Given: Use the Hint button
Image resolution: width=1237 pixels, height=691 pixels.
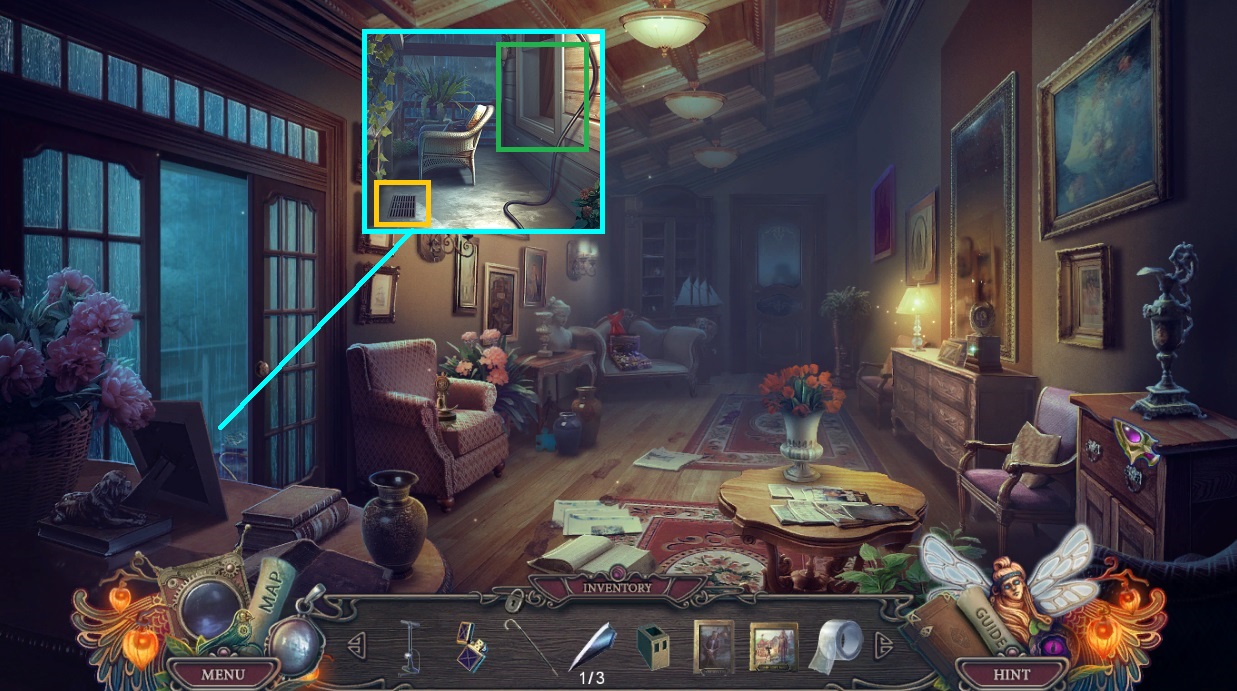Looking at the screenshot, I should click(1011, 674).
